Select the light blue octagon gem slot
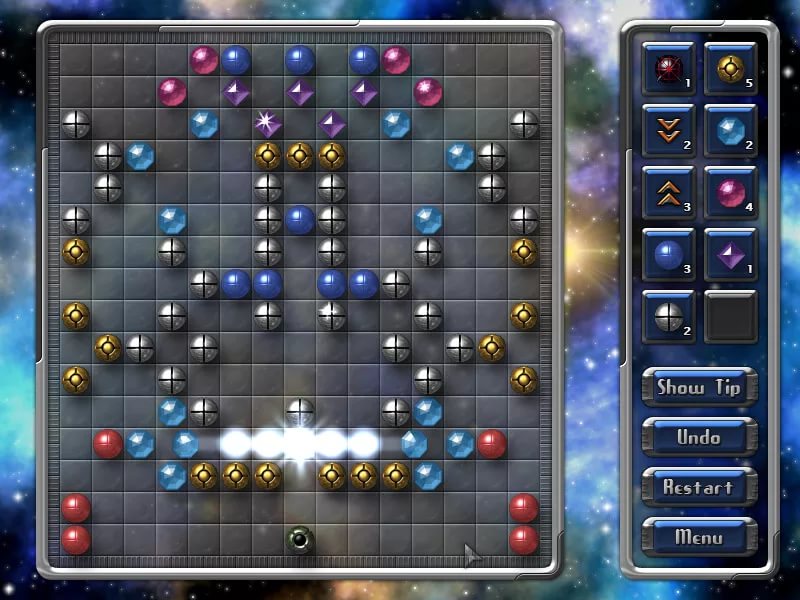 [x=730, y=130]
